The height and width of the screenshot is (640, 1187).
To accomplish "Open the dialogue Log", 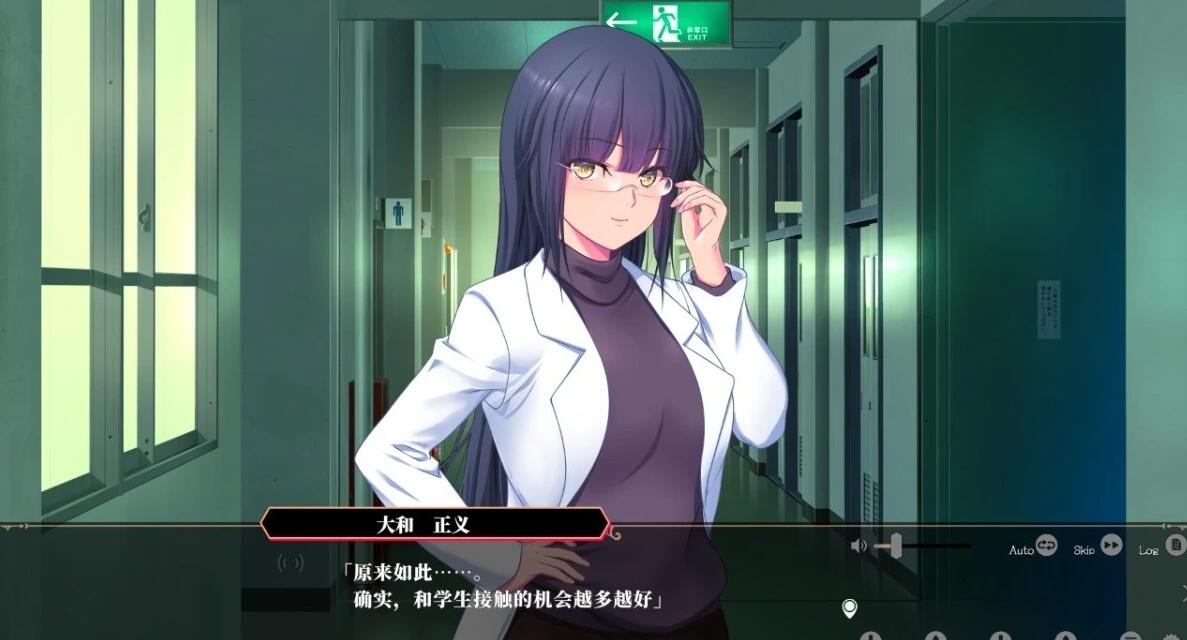I will (x=1175, y=546).
